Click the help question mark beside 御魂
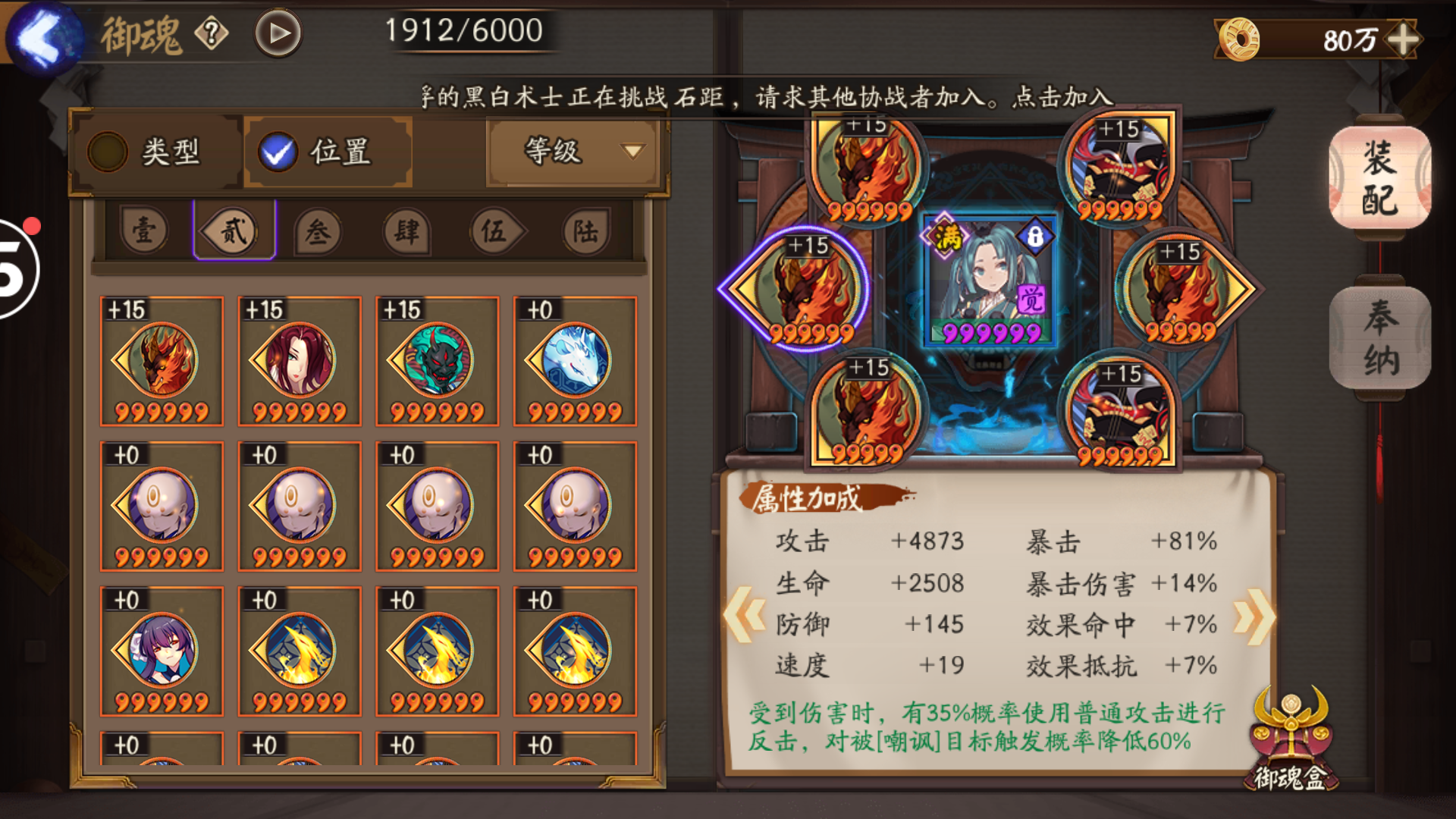 click(x=213, y=32)
